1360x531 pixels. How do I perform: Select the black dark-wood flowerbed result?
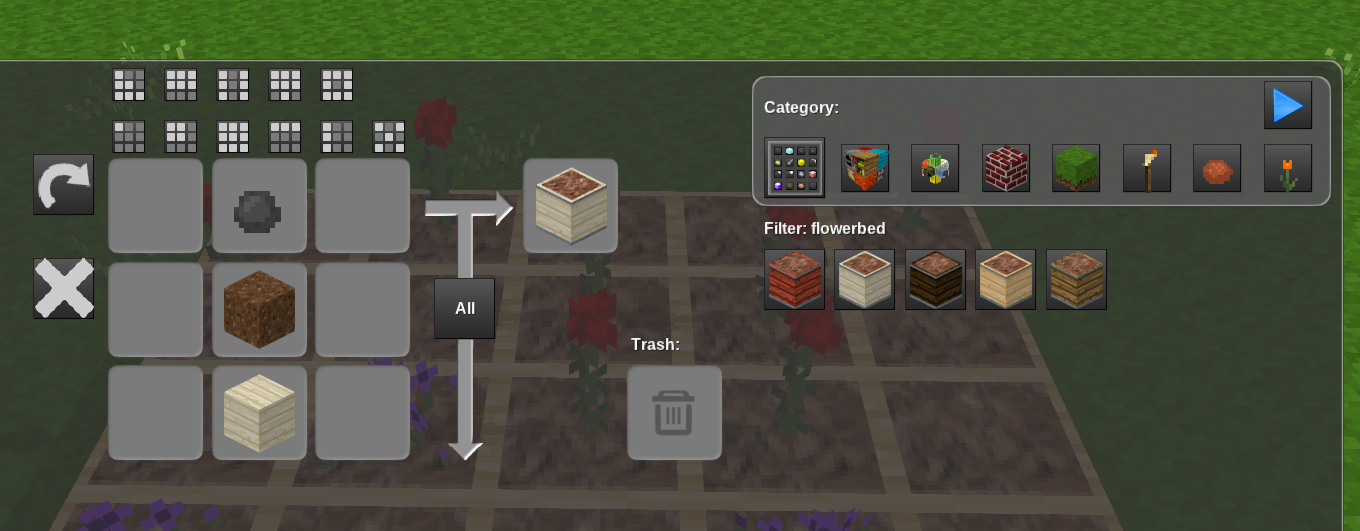935,279
